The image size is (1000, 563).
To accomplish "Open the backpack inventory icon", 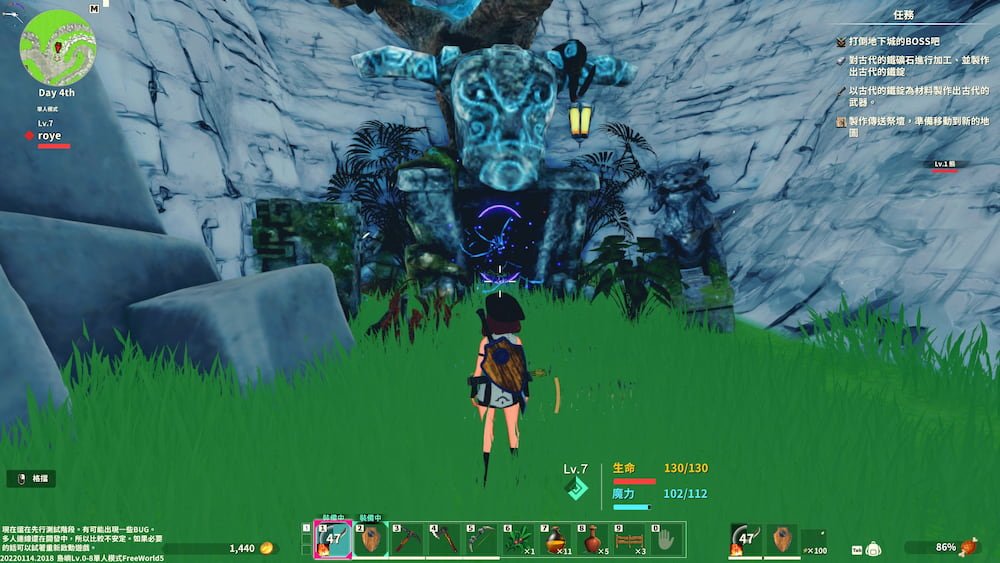I will [x=873, y=549].
